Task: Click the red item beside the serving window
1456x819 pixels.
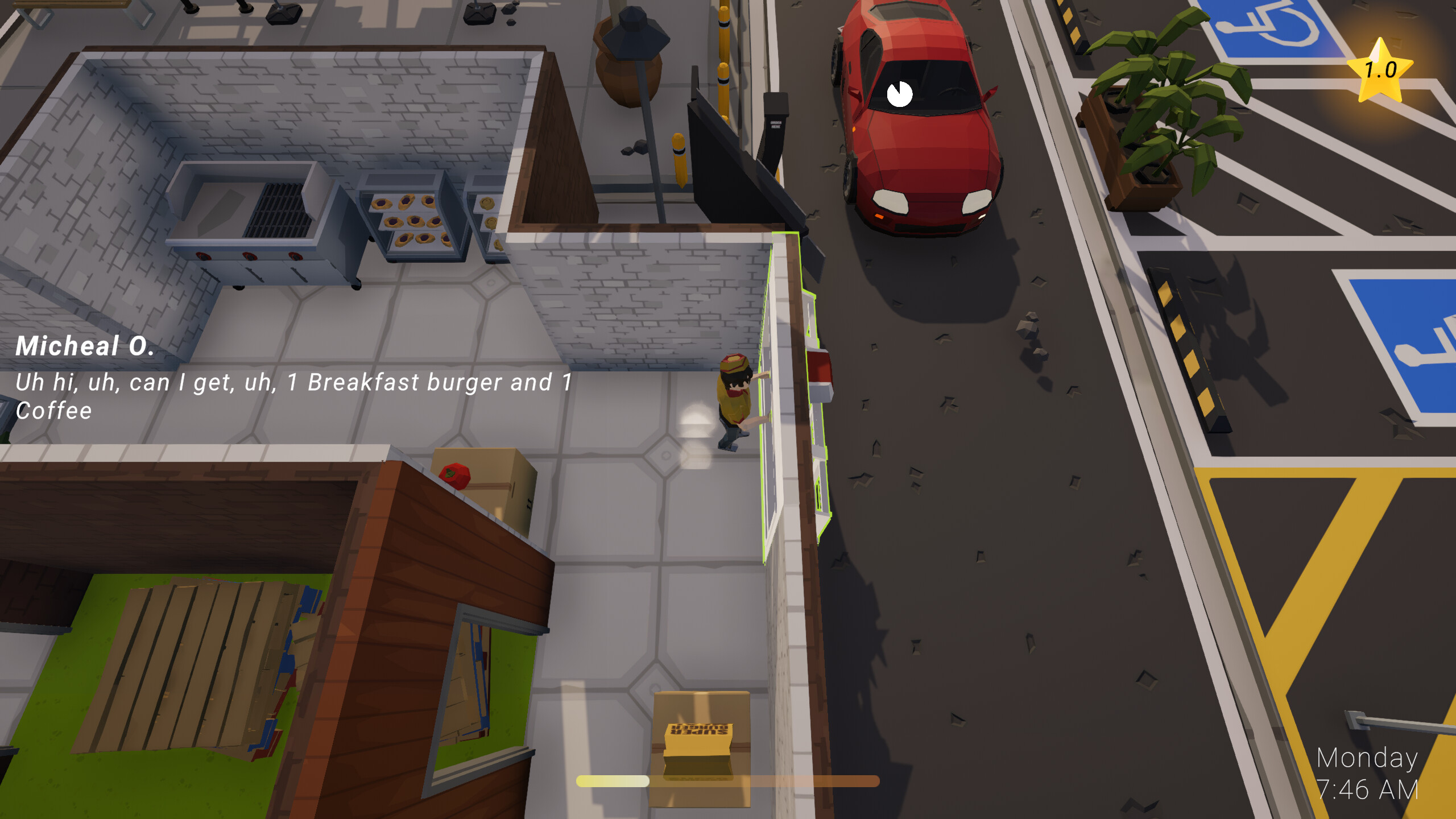Action: 819,370
